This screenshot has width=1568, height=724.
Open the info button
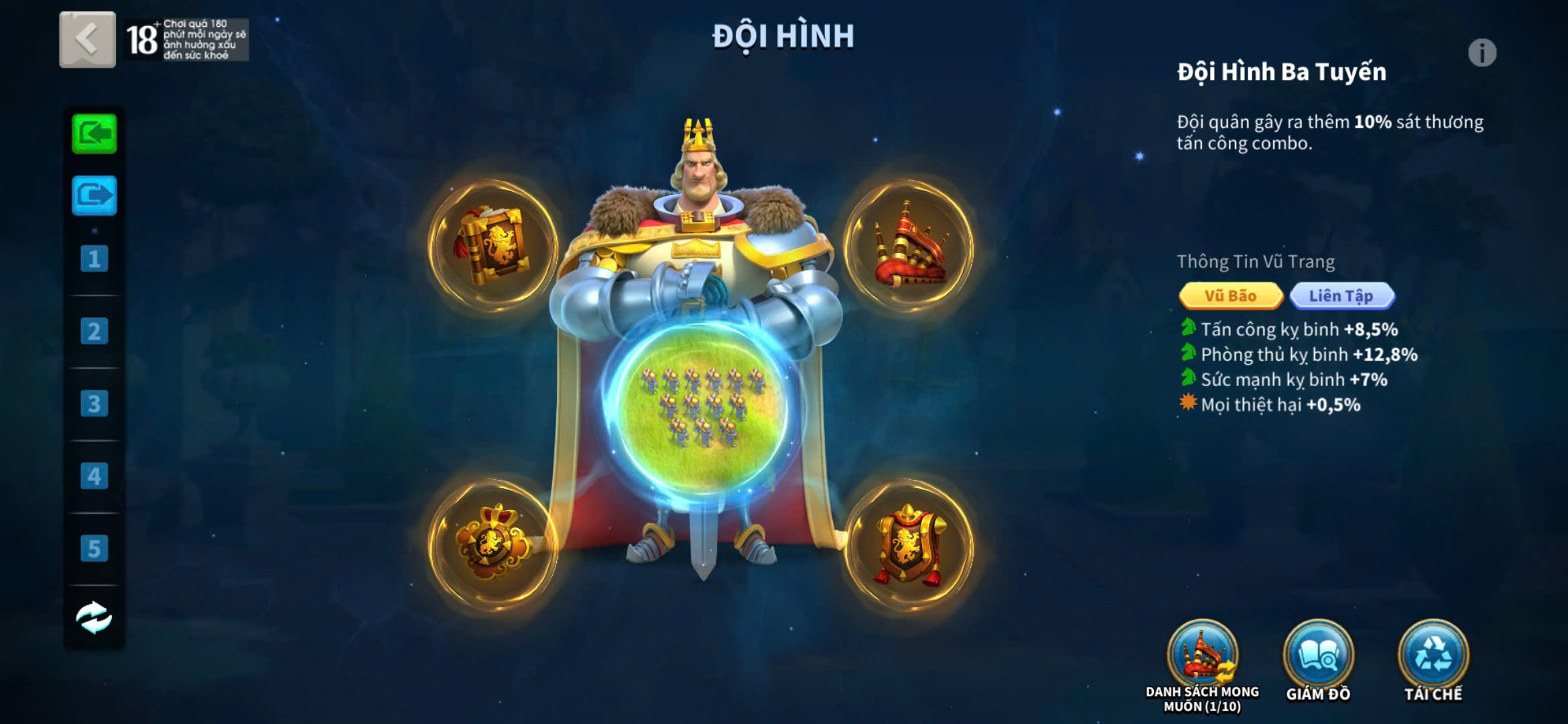click(x=1482, y=53)
